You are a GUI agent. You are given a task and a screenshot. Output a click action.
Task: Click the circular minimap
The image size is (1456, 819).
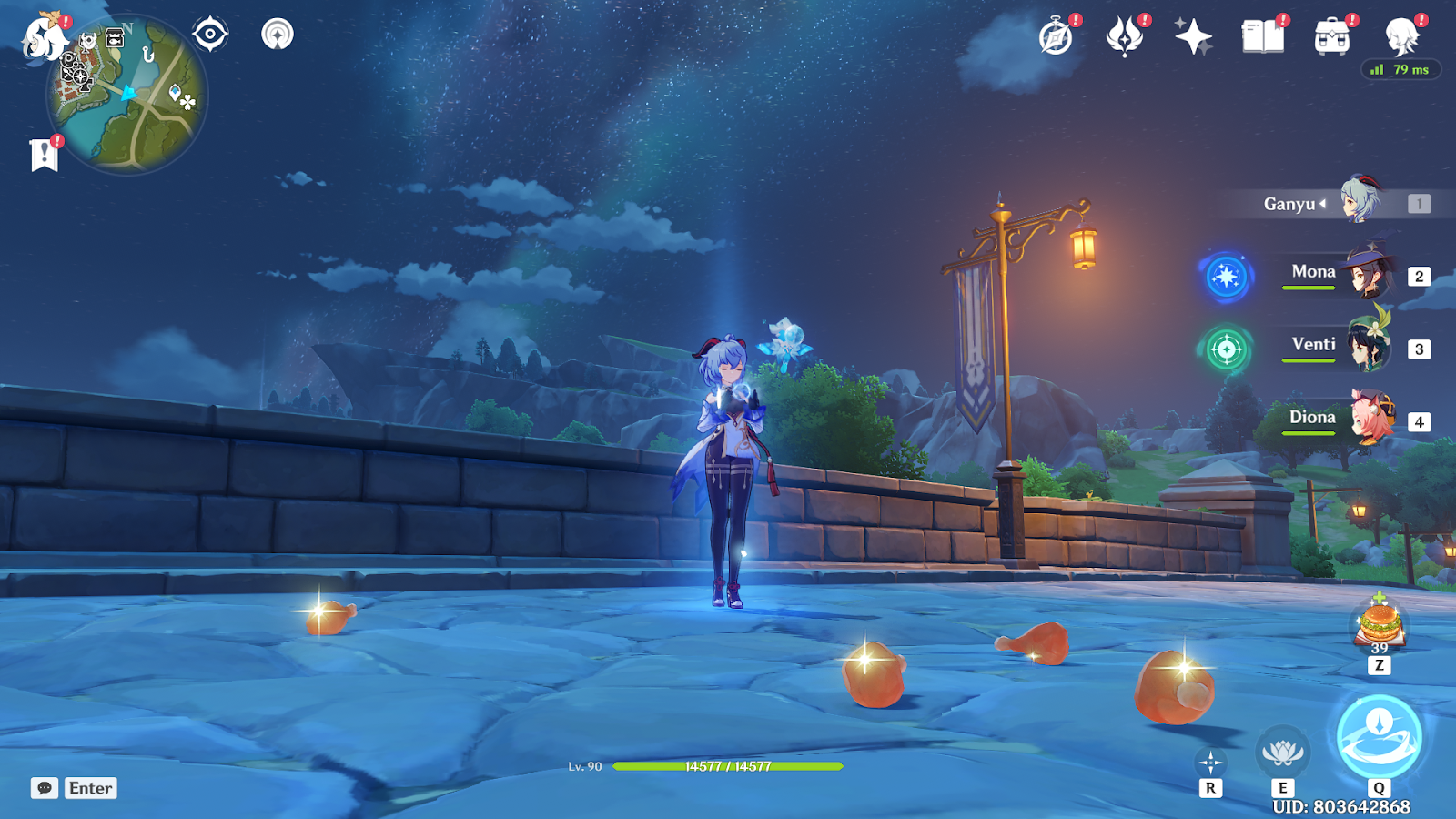[127, 96]
